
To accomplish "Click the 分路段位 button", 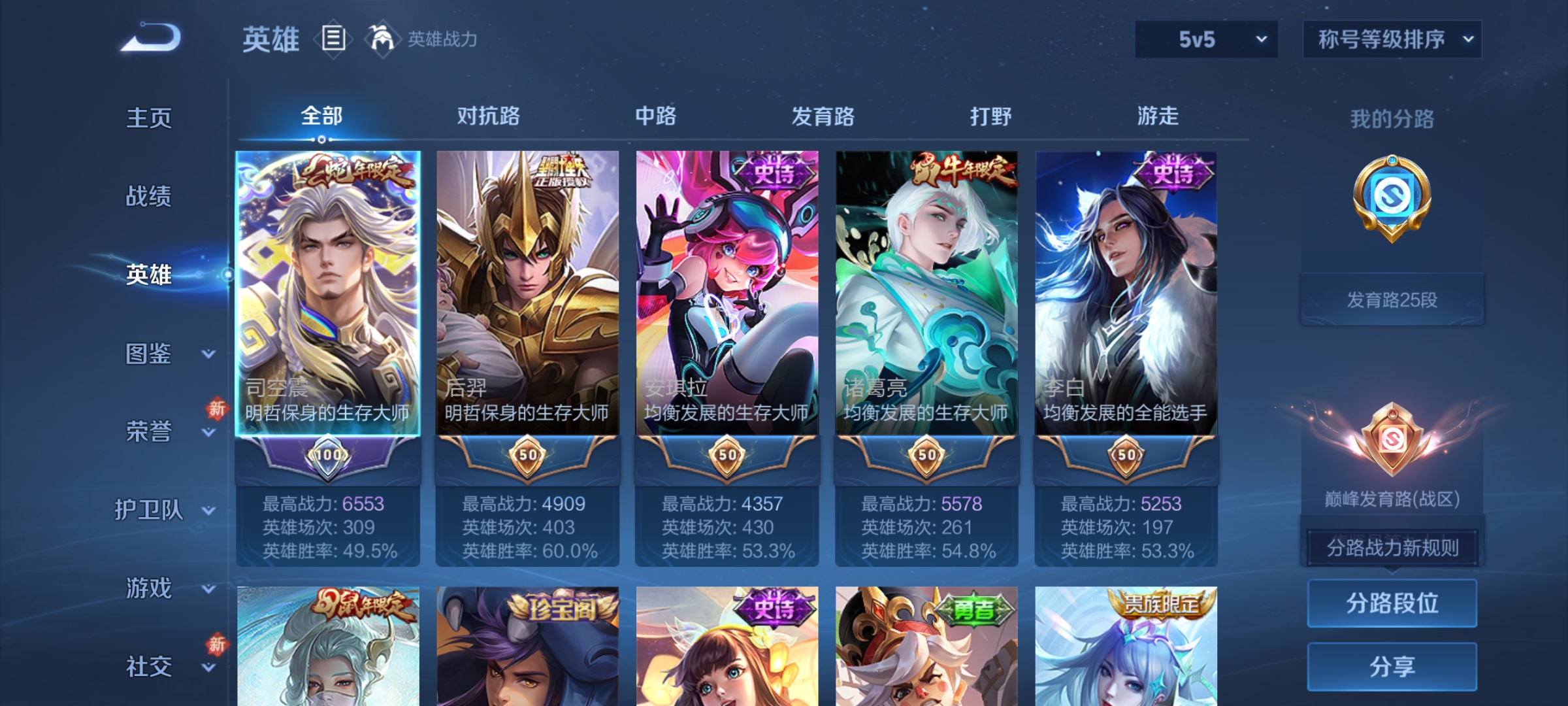I will tap(1392, 602).
